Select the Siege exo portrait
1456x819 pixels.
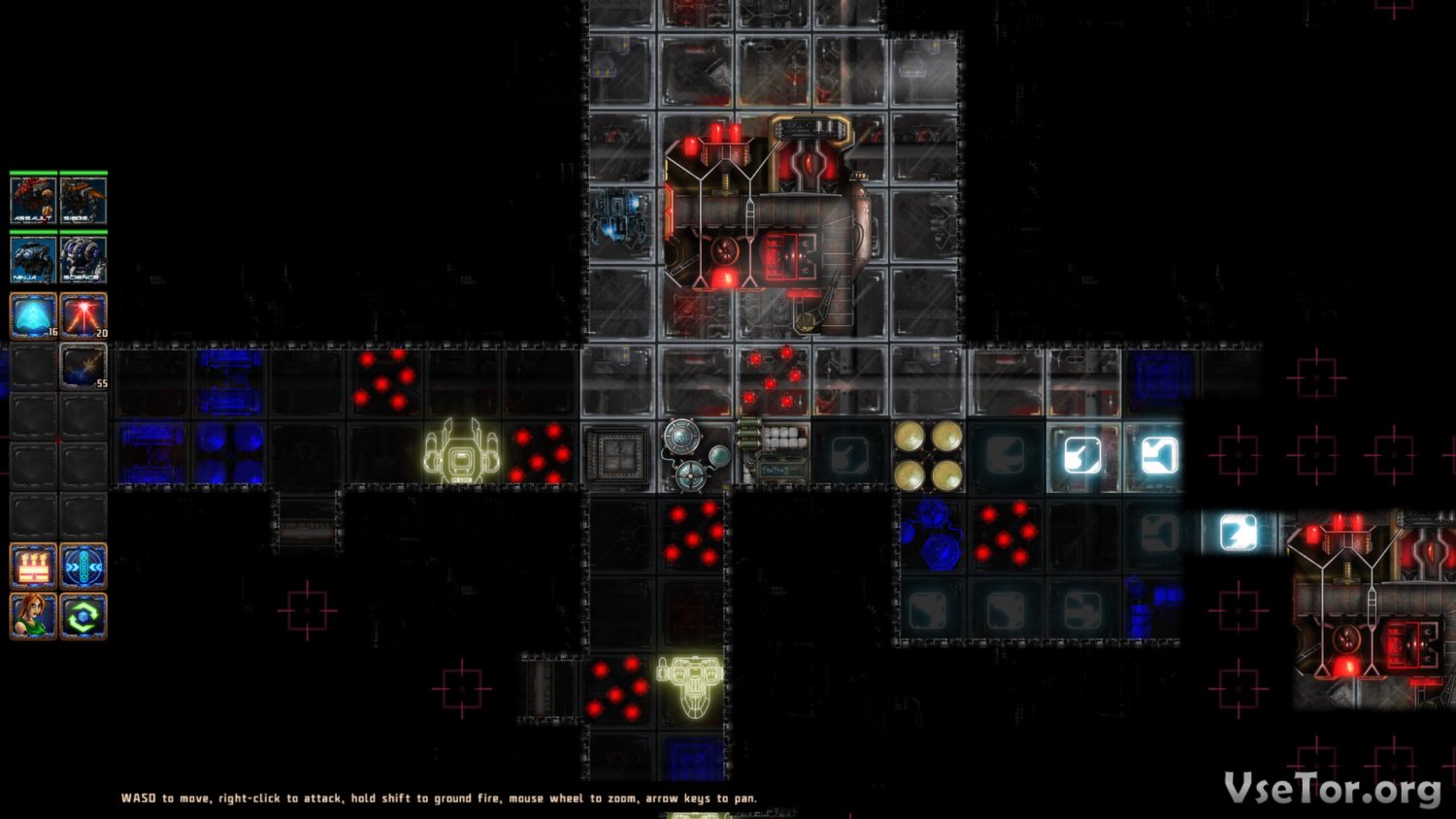83,200
